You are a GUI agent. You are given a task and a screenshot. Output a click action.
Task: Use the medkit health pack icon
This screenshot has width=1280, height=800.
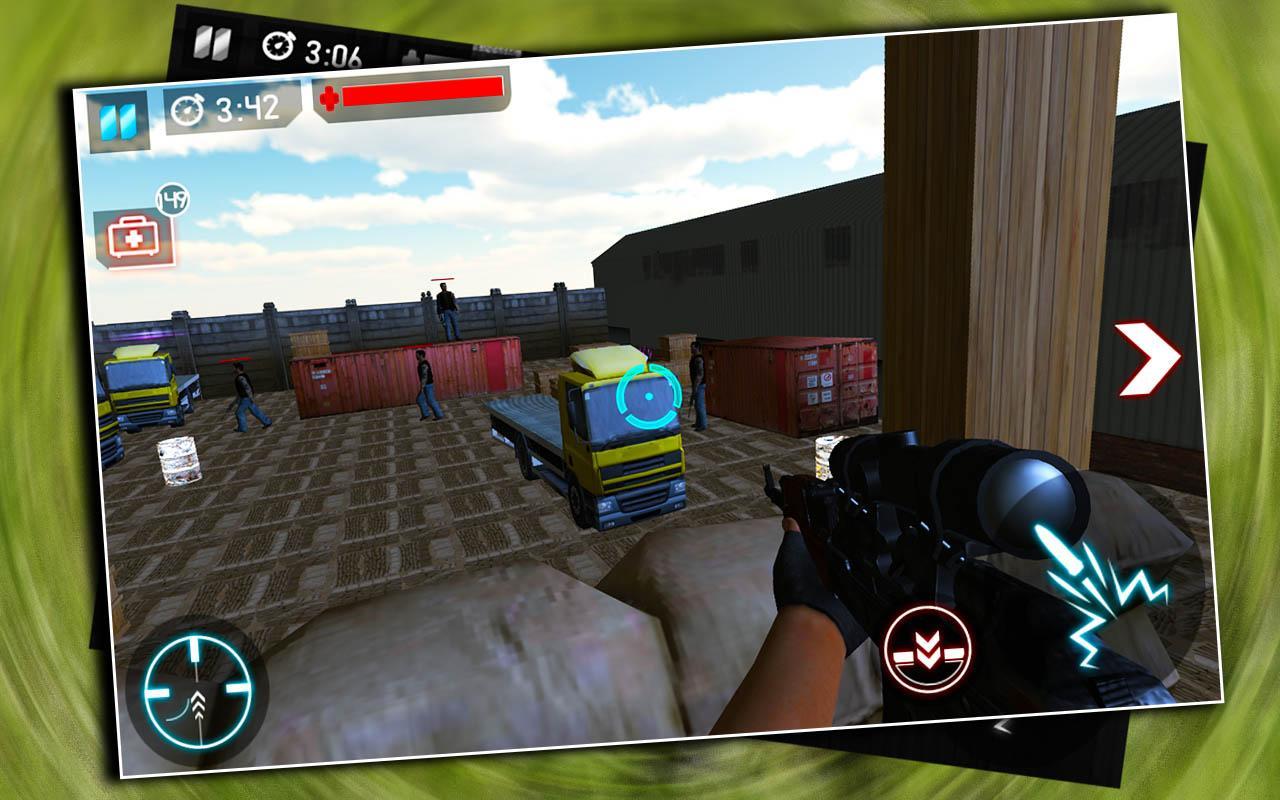click(132, 239)
